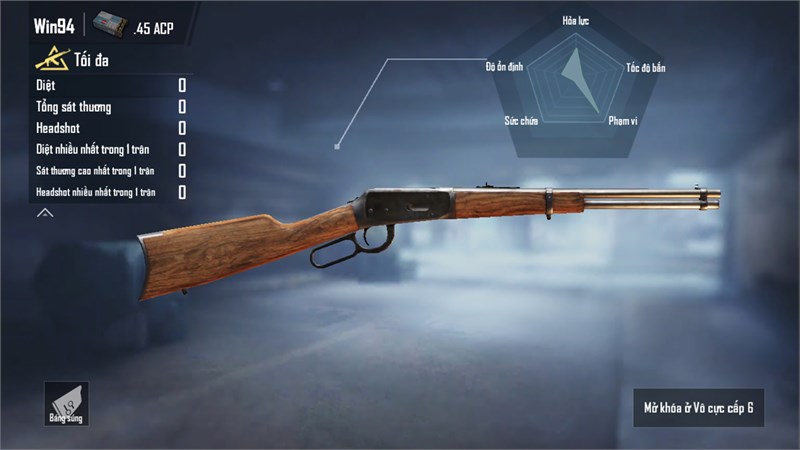
Task: Click the Mở khóa ở Vô cực cấp 6 button
Action: (698, 408)
